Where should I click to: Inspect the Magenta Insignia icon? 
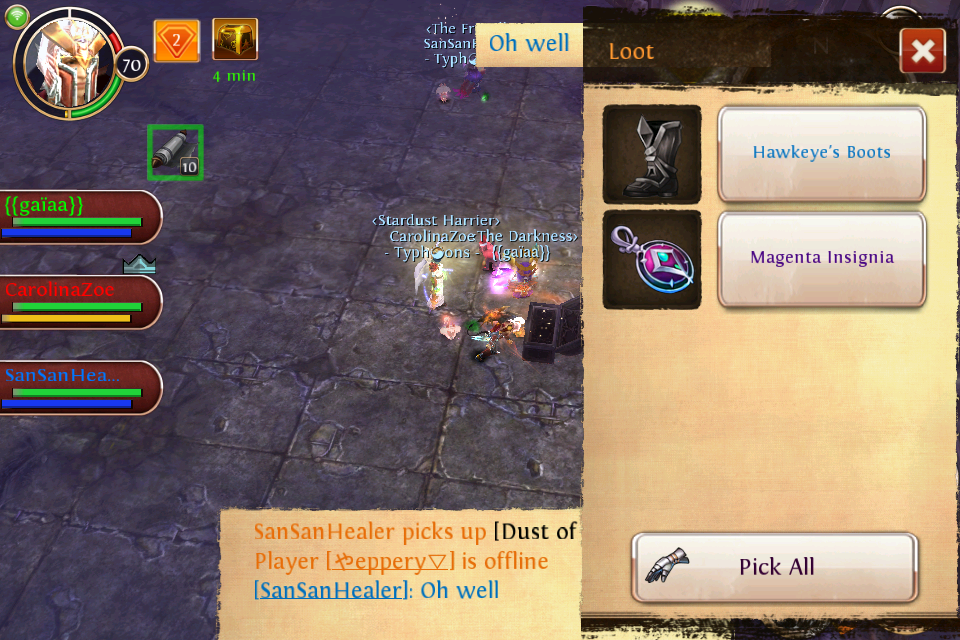(x=652, y=259)
